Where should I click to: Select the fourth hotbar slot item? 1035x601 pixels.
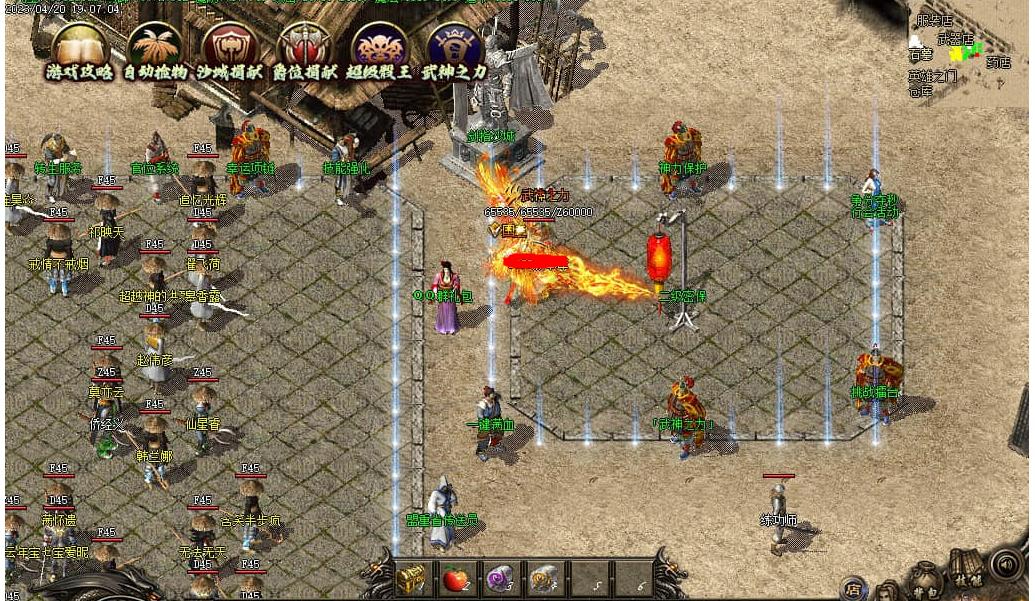tap(544, 577)
